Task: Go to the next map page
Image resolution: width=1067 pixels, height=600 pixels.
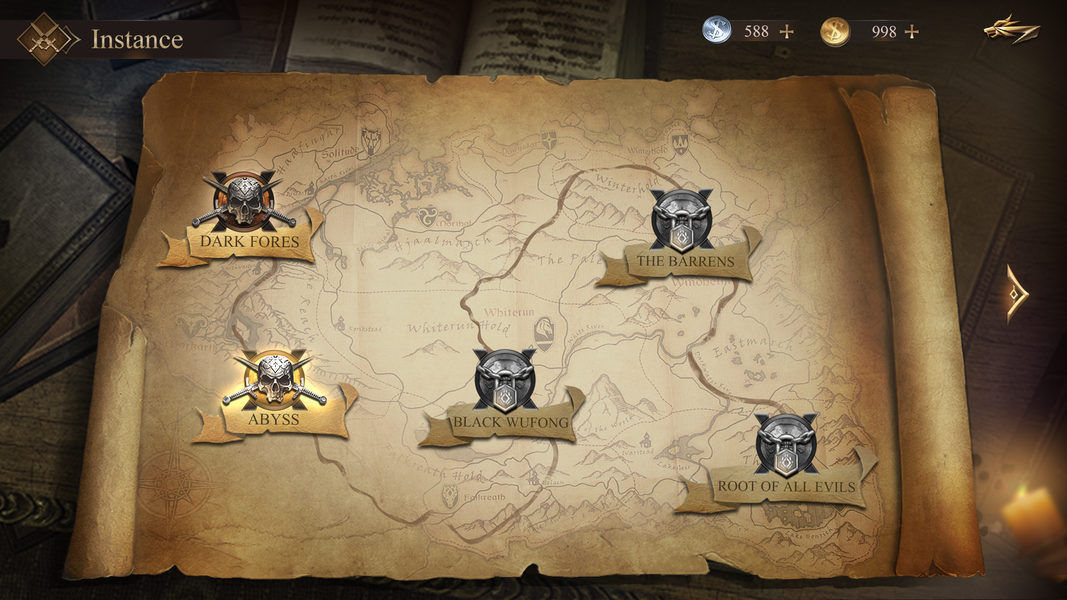Action: 1016,293
